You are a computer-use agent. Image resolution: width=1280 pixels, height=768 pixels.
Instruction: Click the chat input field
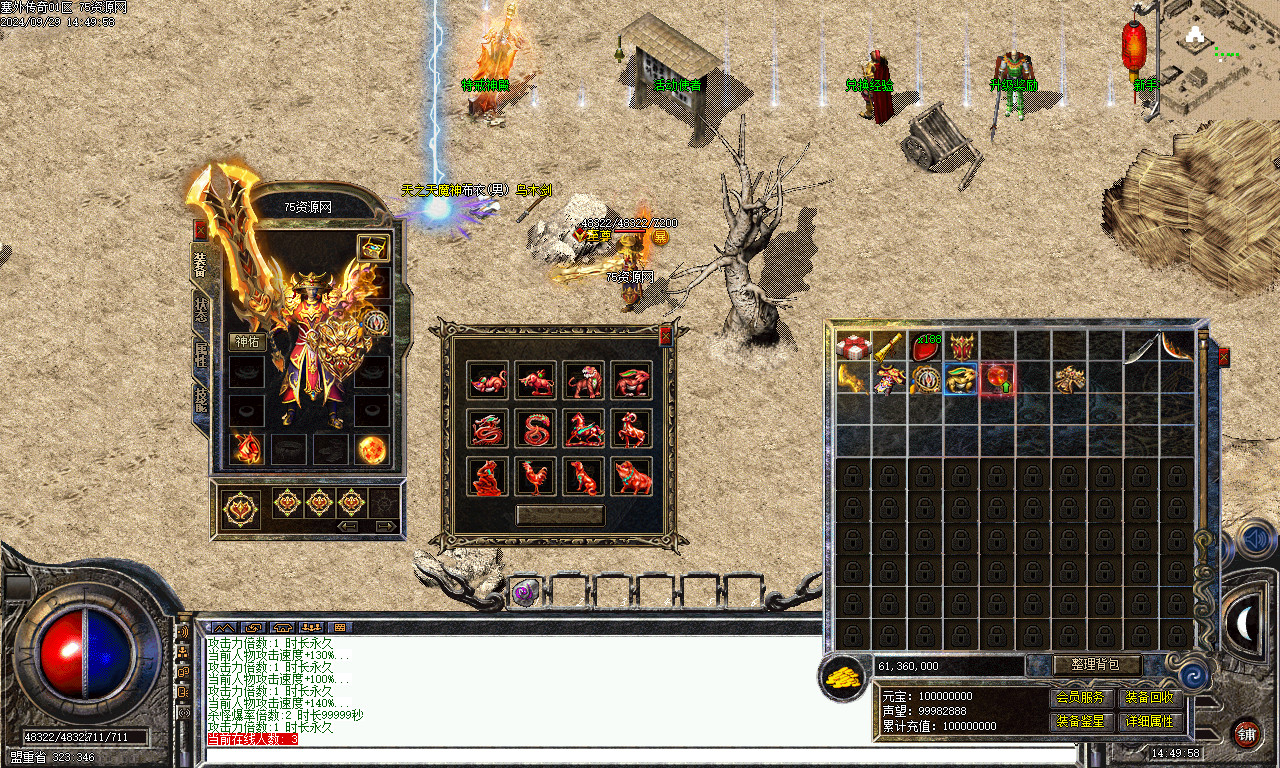[x=640, y=755]
